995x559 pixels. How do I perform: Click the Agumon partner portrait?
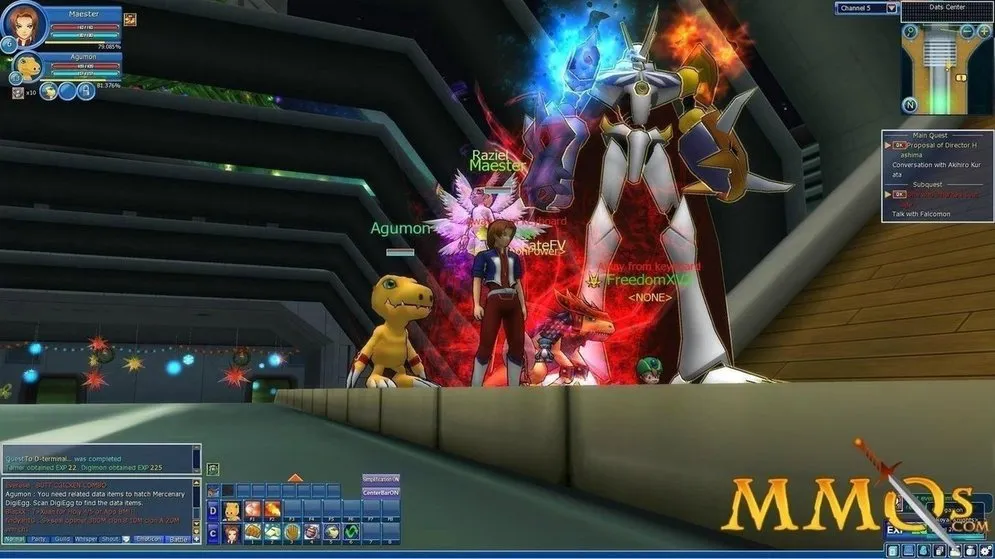coord(27,68)
